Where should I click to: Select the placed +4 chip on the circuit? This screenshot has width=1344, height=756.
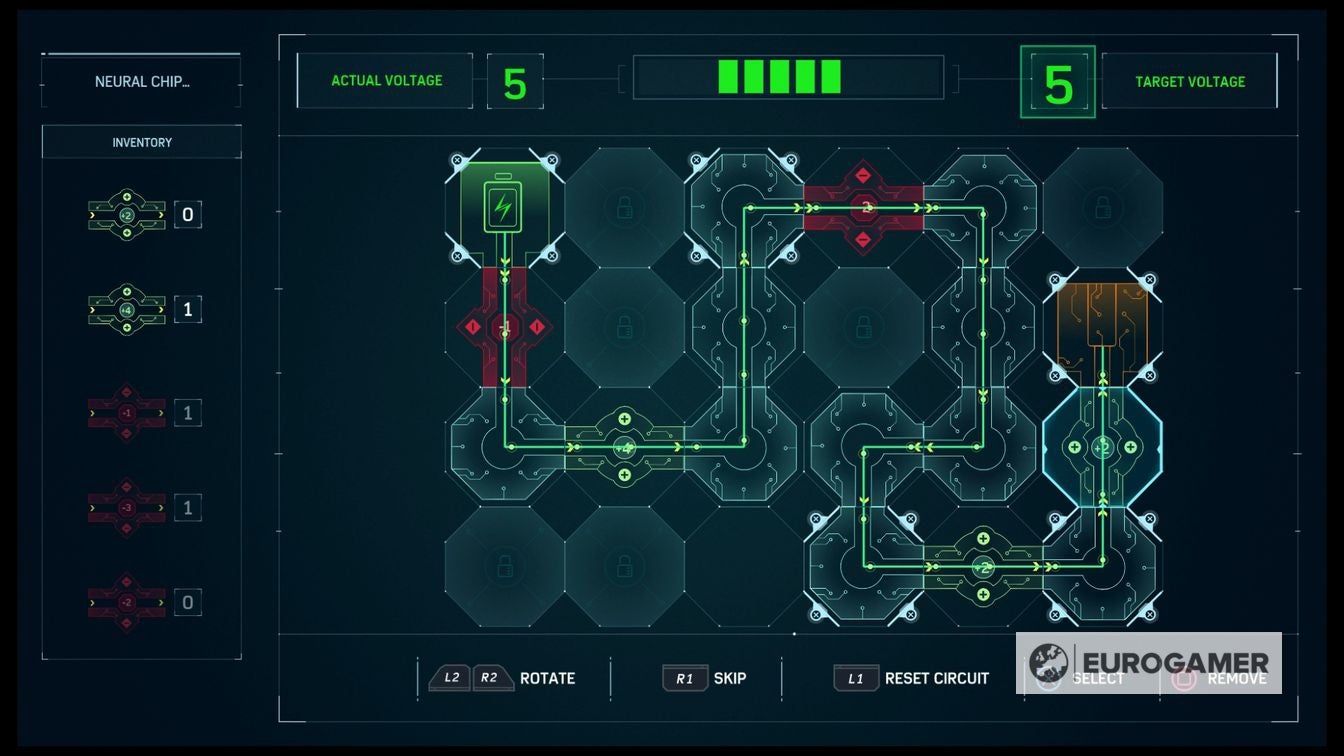625,447
